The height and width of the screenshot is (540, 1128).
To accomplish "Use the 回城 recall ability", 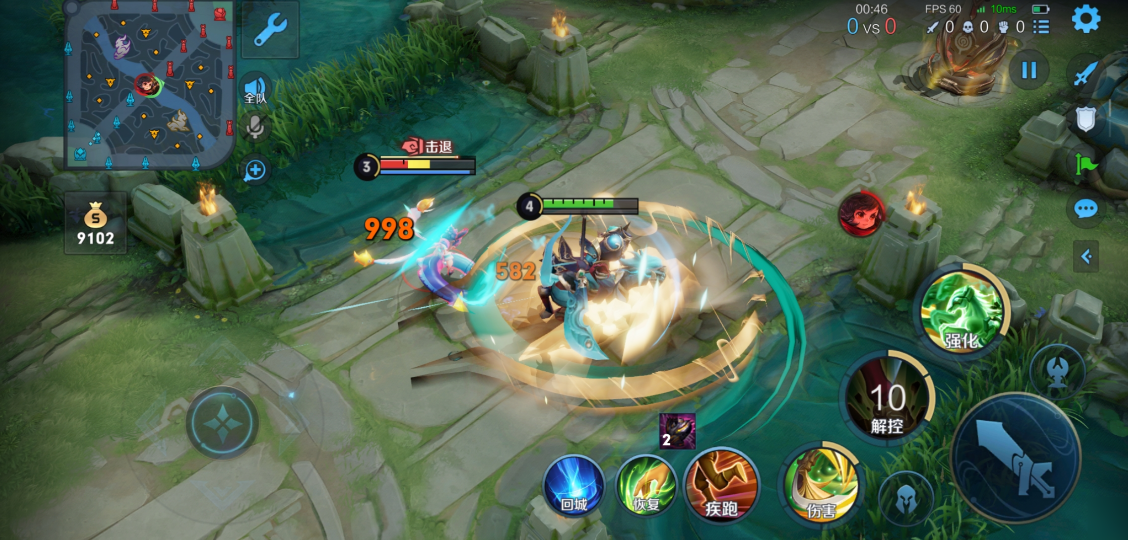I will click(573, 484).
